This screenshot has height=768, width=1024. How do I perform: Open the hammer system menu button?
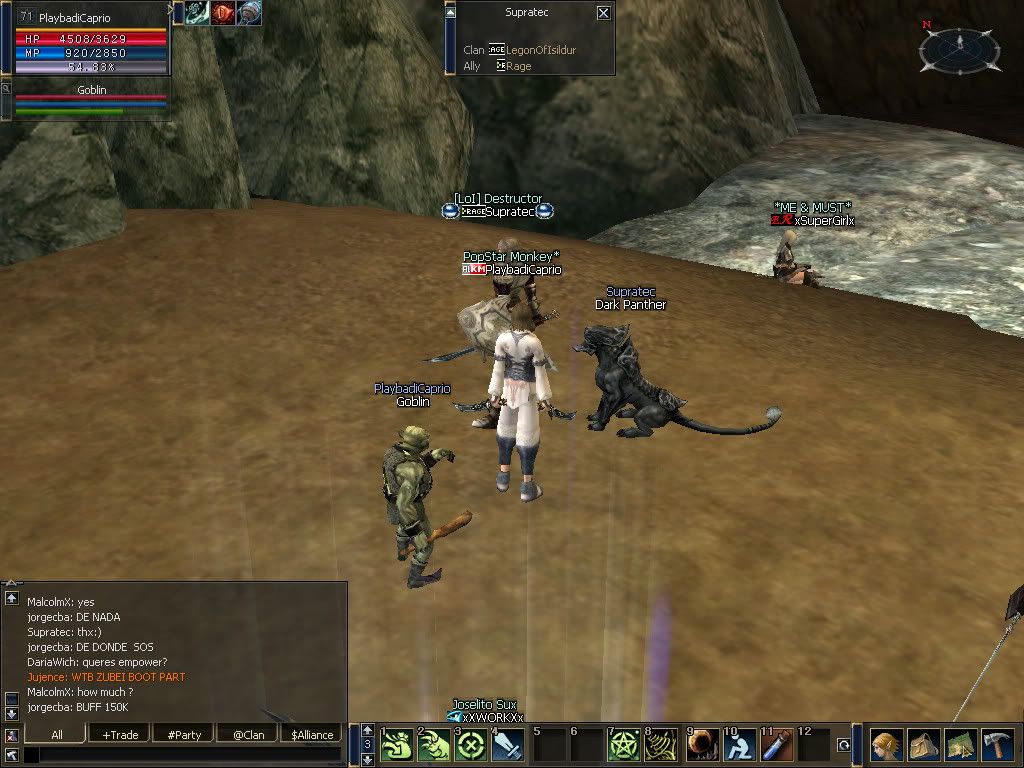tap(997, 745)
